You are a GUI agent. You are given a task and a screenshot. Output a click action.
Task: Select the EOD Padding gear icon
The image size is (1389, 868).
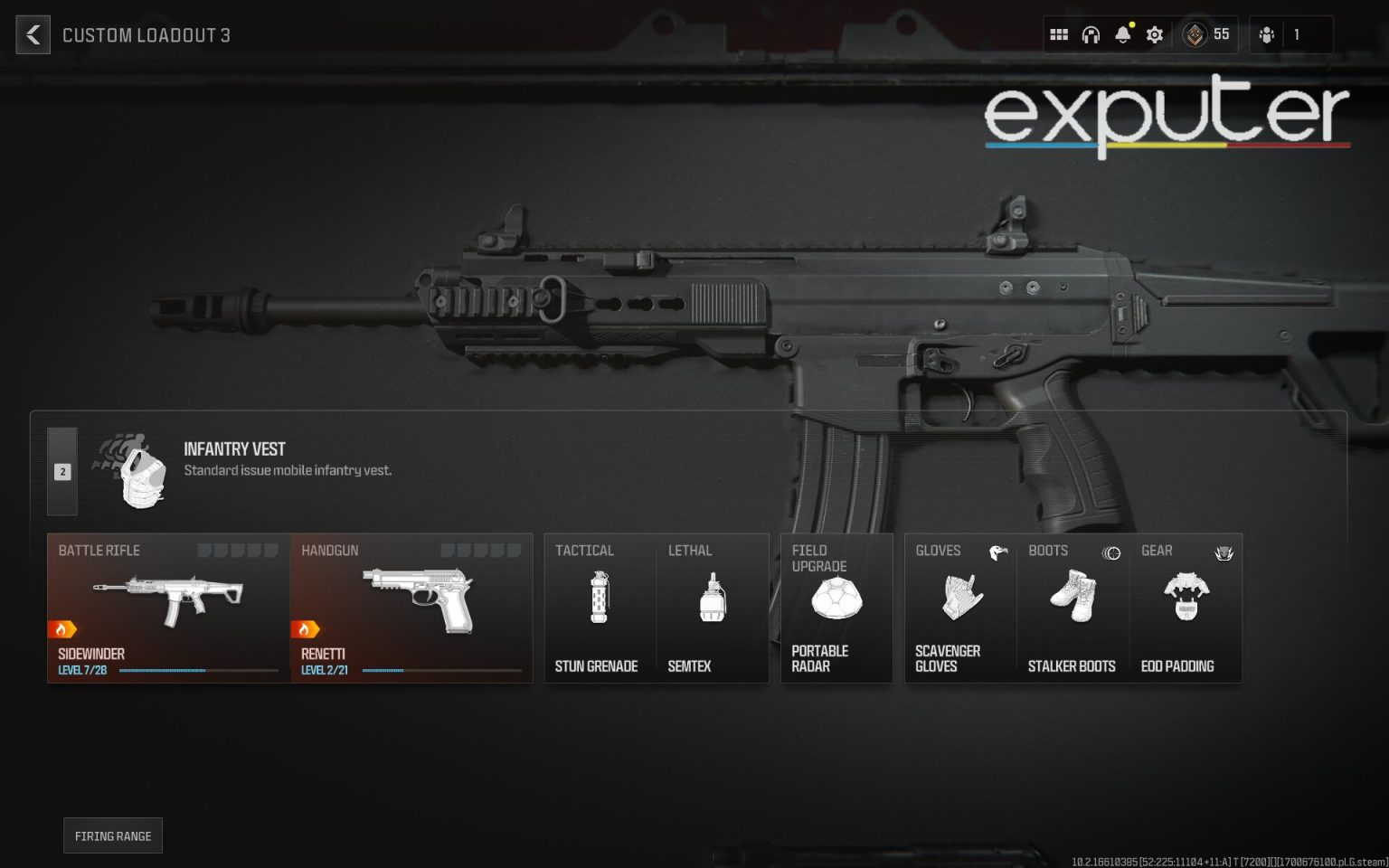(1186, 597)
